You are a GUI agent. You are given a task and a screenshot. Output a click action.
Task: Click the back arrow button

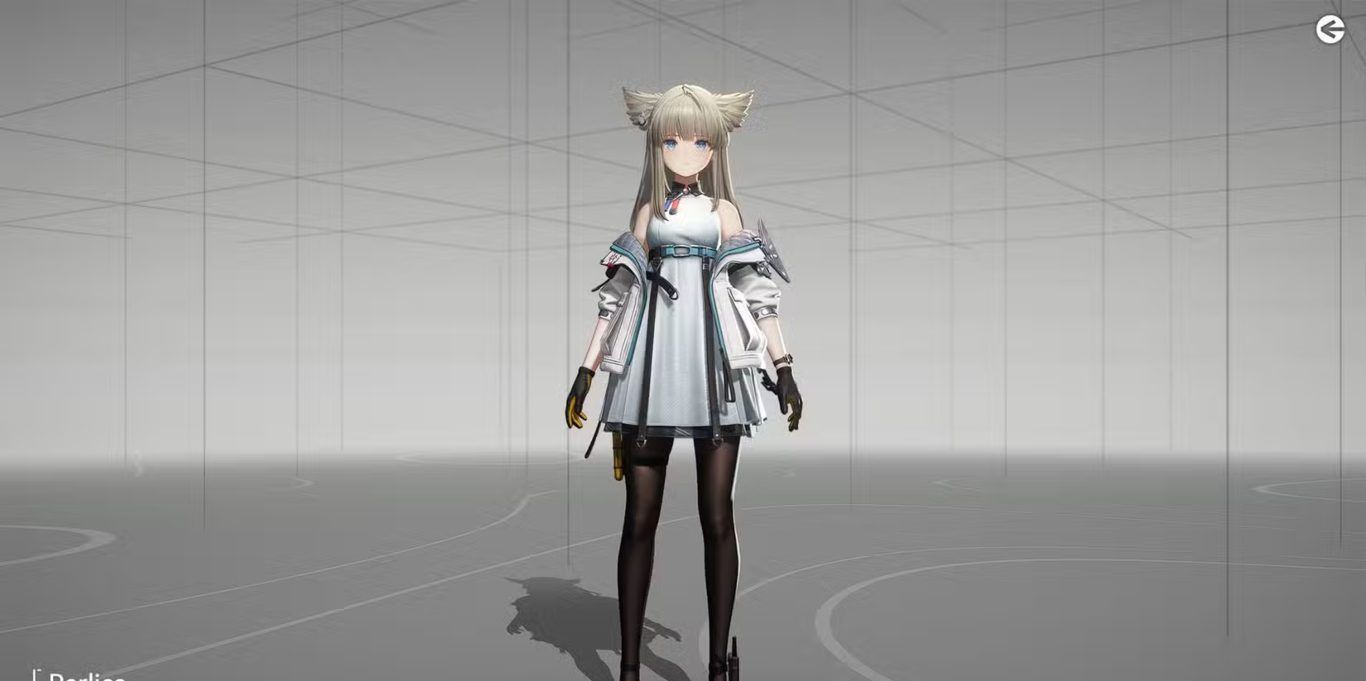click(x=1329, y=30)
